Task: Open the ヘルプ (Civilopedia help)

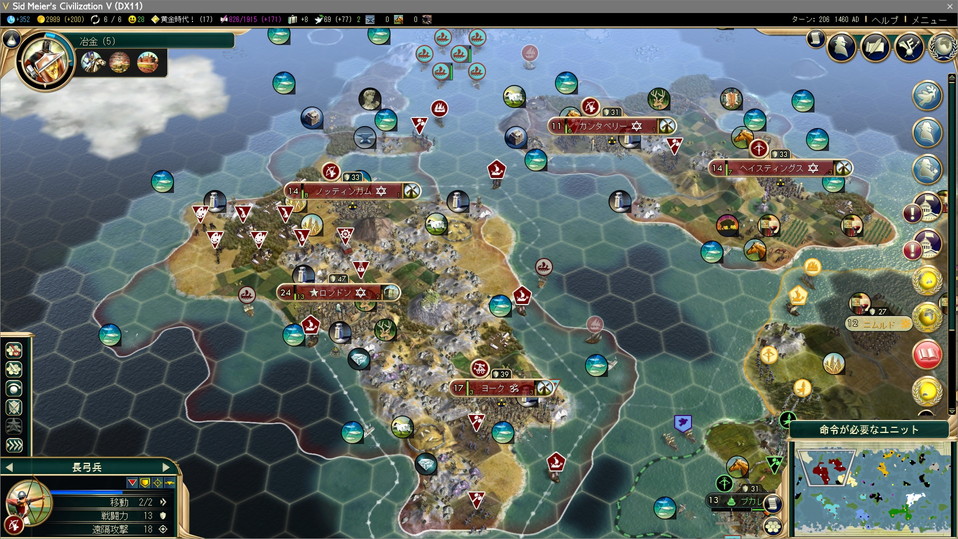Action: point(885,19)
